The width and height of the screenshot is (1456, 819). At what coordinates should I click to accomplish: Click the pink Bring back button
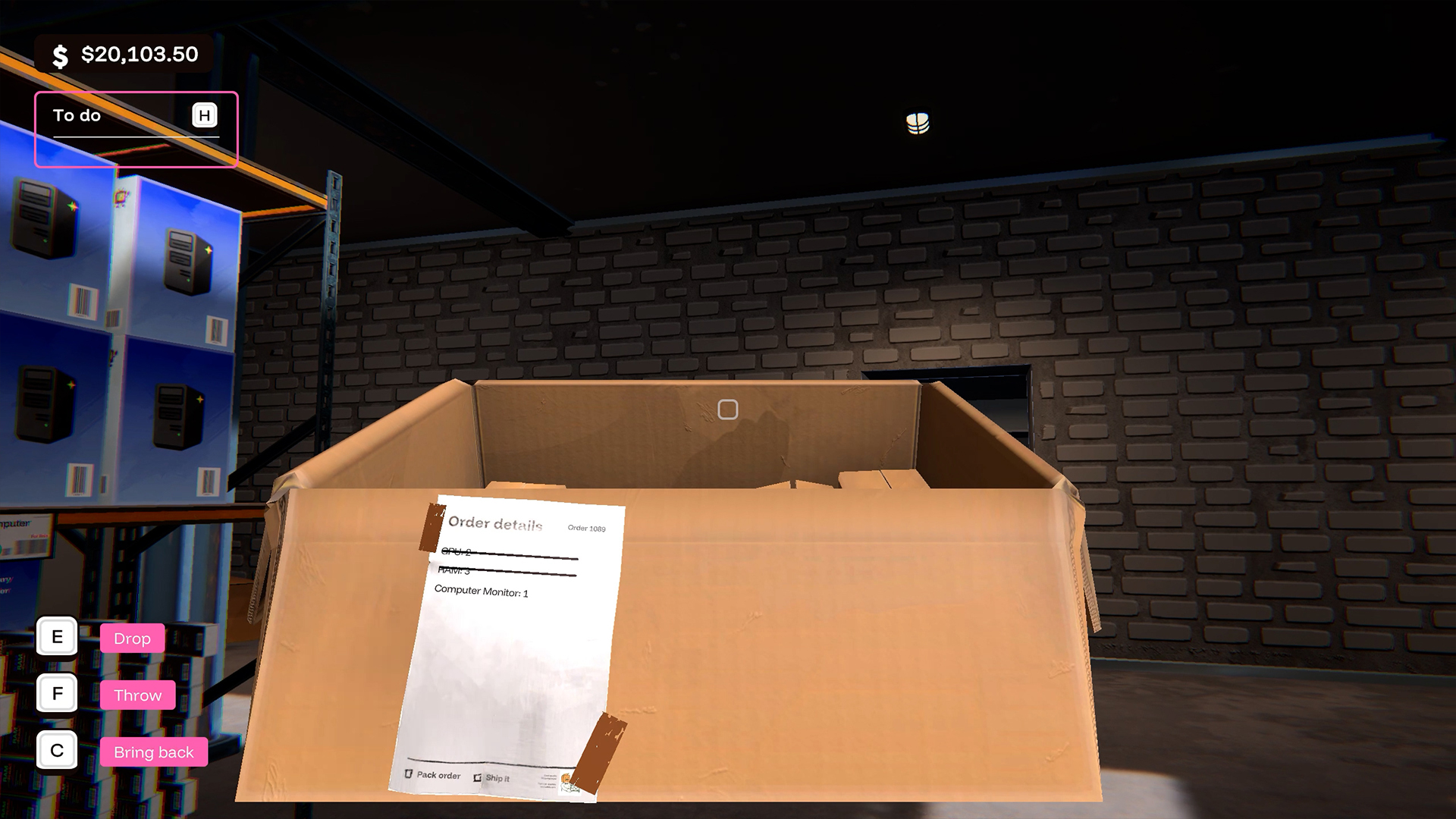pyautogui.click(x=154, y=752)
